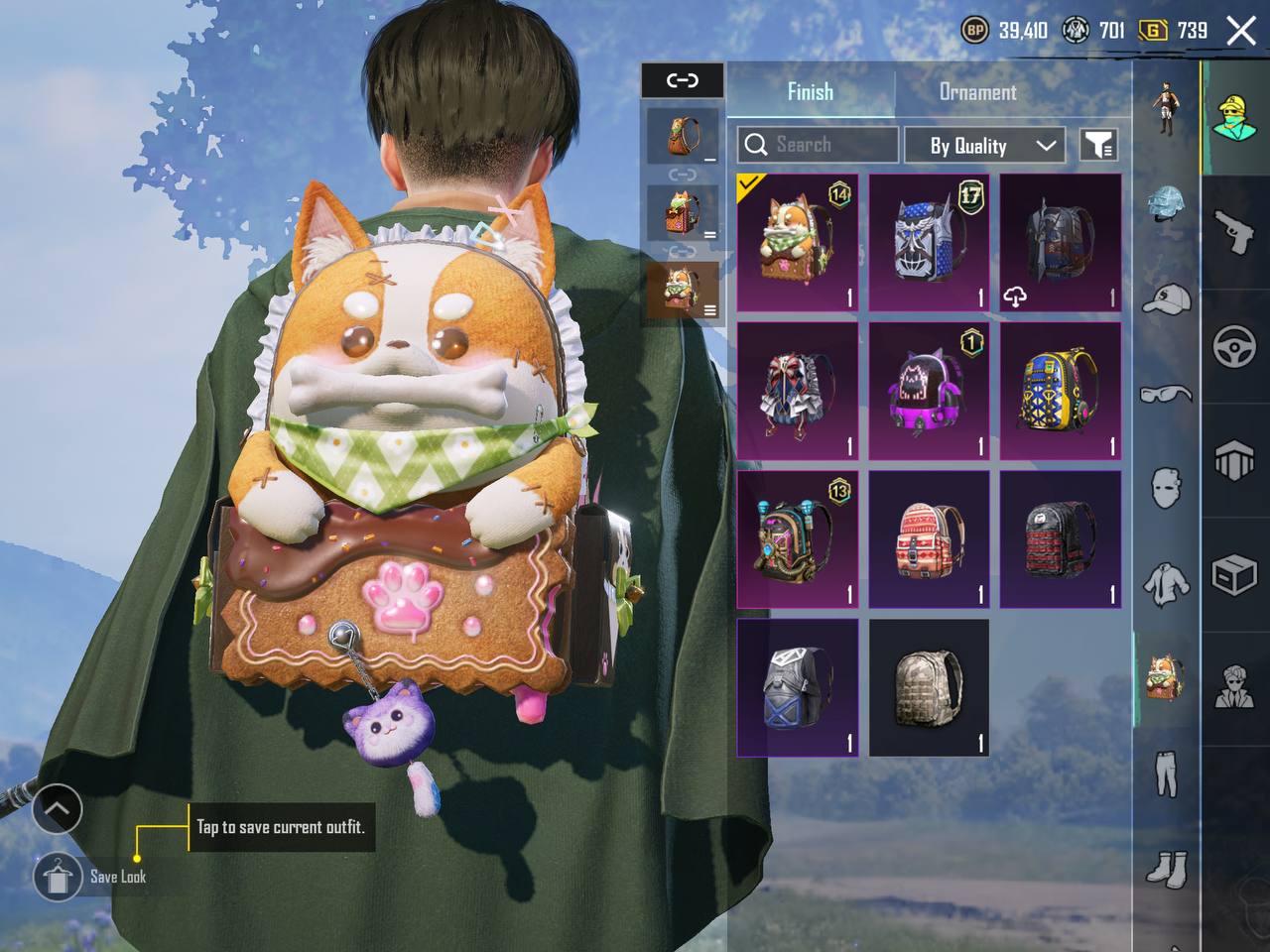Pick the yellow and blue patterned backpack

click(1060, 391)
